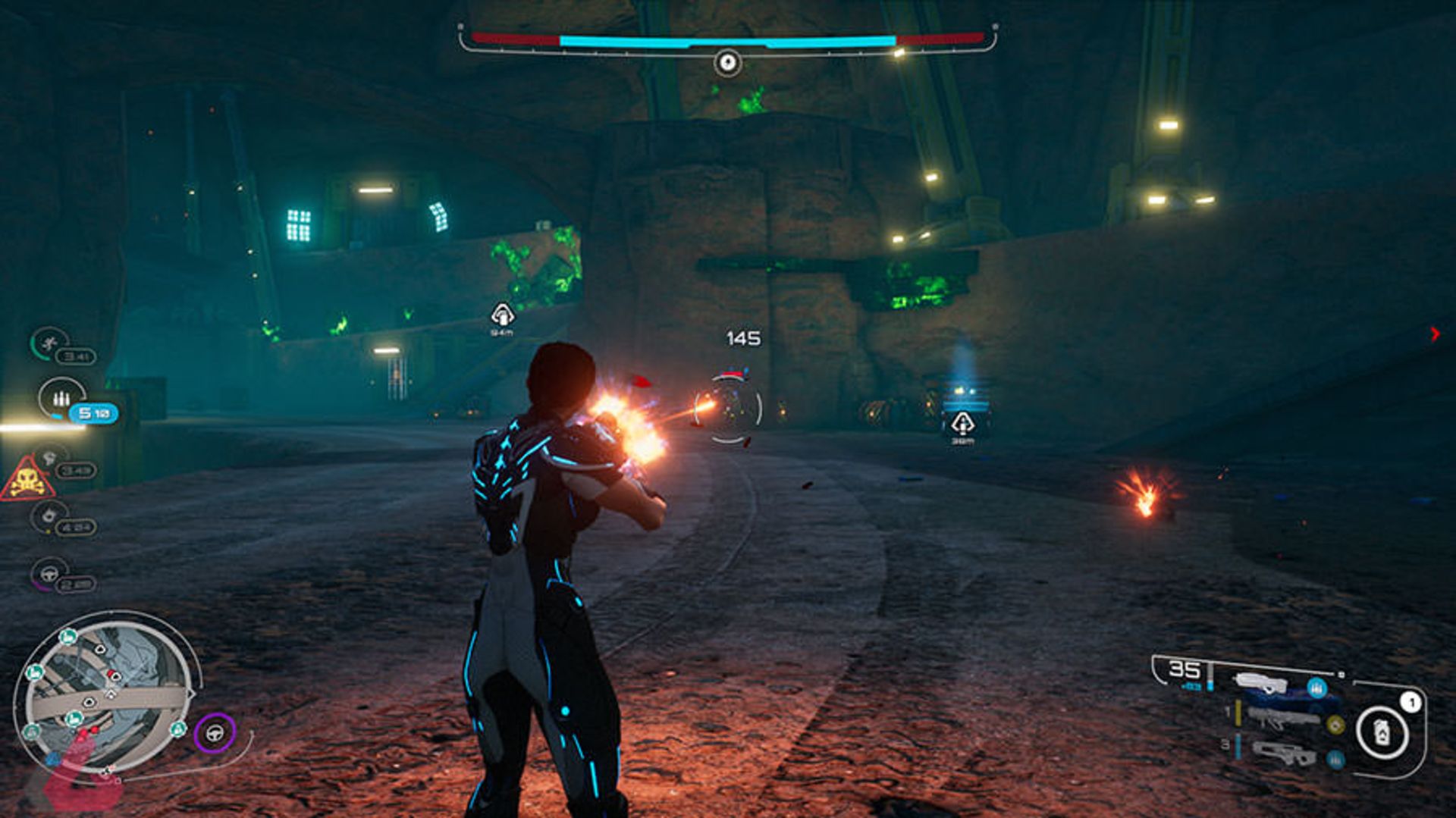The height and width of the screenshot is (818, 1456).
Task: Select the purple steering wheel icon beside minimap
Action: coord(215,733)
